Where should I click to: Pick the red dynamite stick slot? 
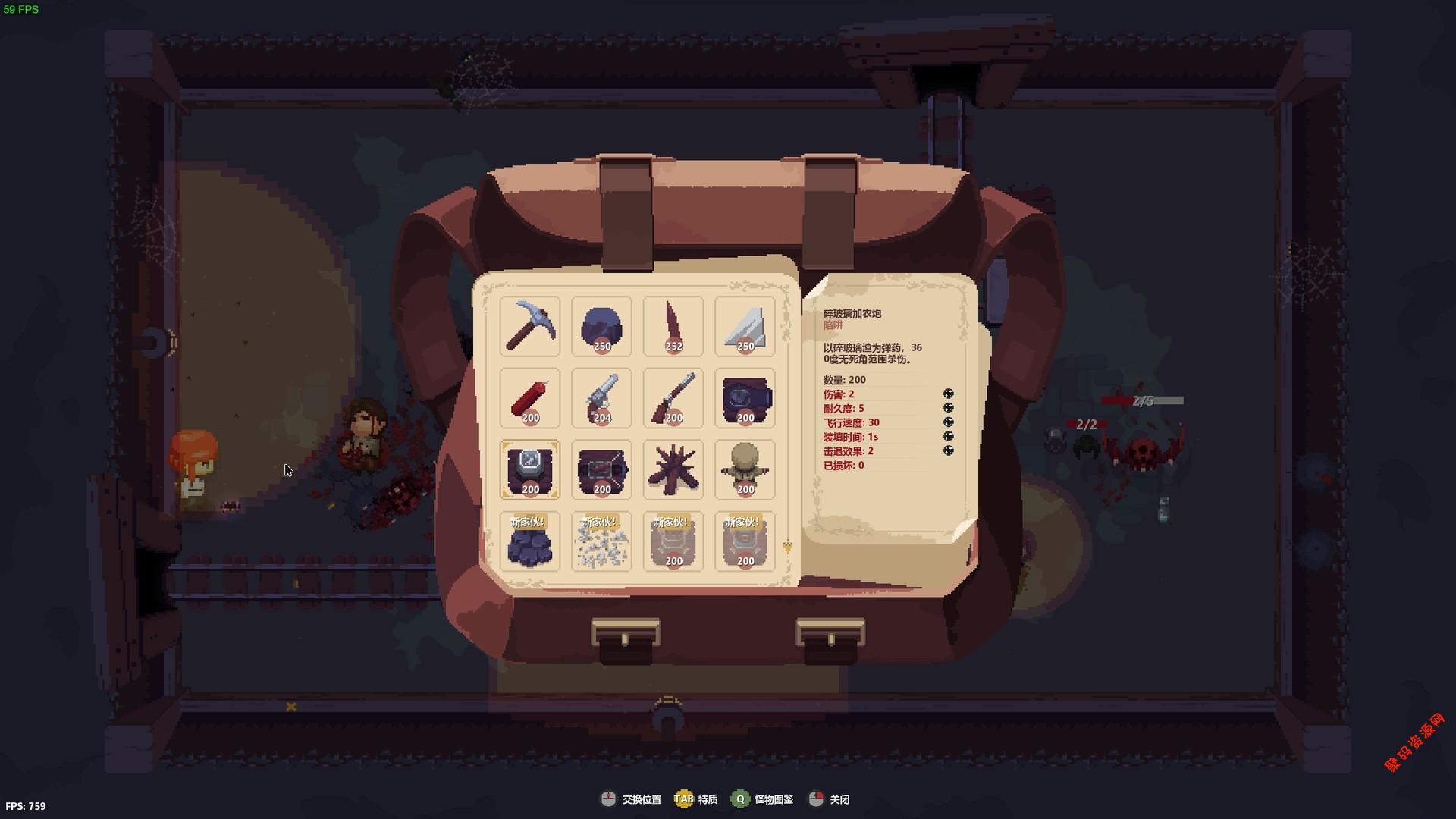[530, 398]
